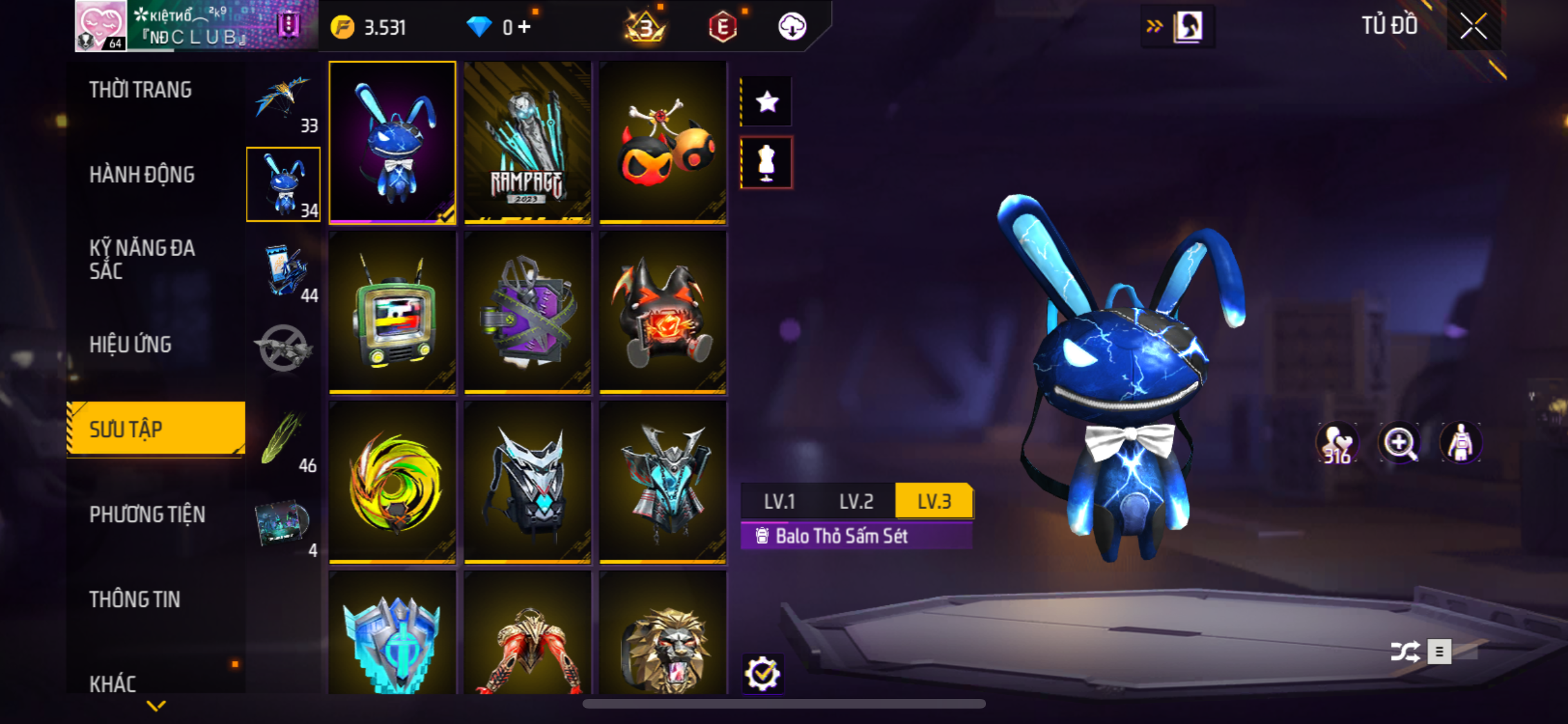The width and height of the screenshot is (1568, 724).
Task: Select the green-yellow swirl backpack
Action: point(392,483)
